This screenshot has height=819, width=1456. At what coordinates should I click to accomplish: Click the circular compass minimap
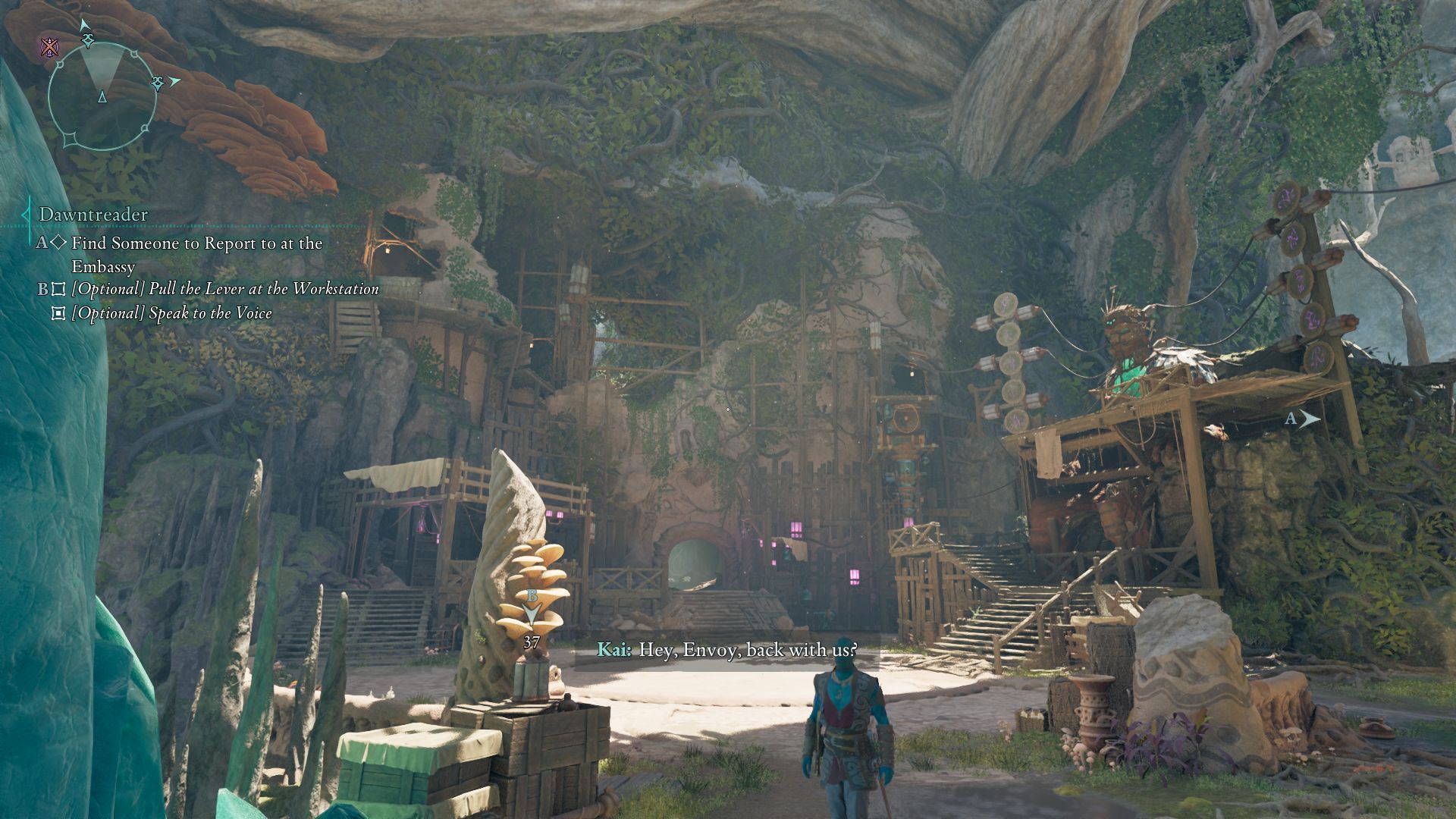[x=102, y=95]
